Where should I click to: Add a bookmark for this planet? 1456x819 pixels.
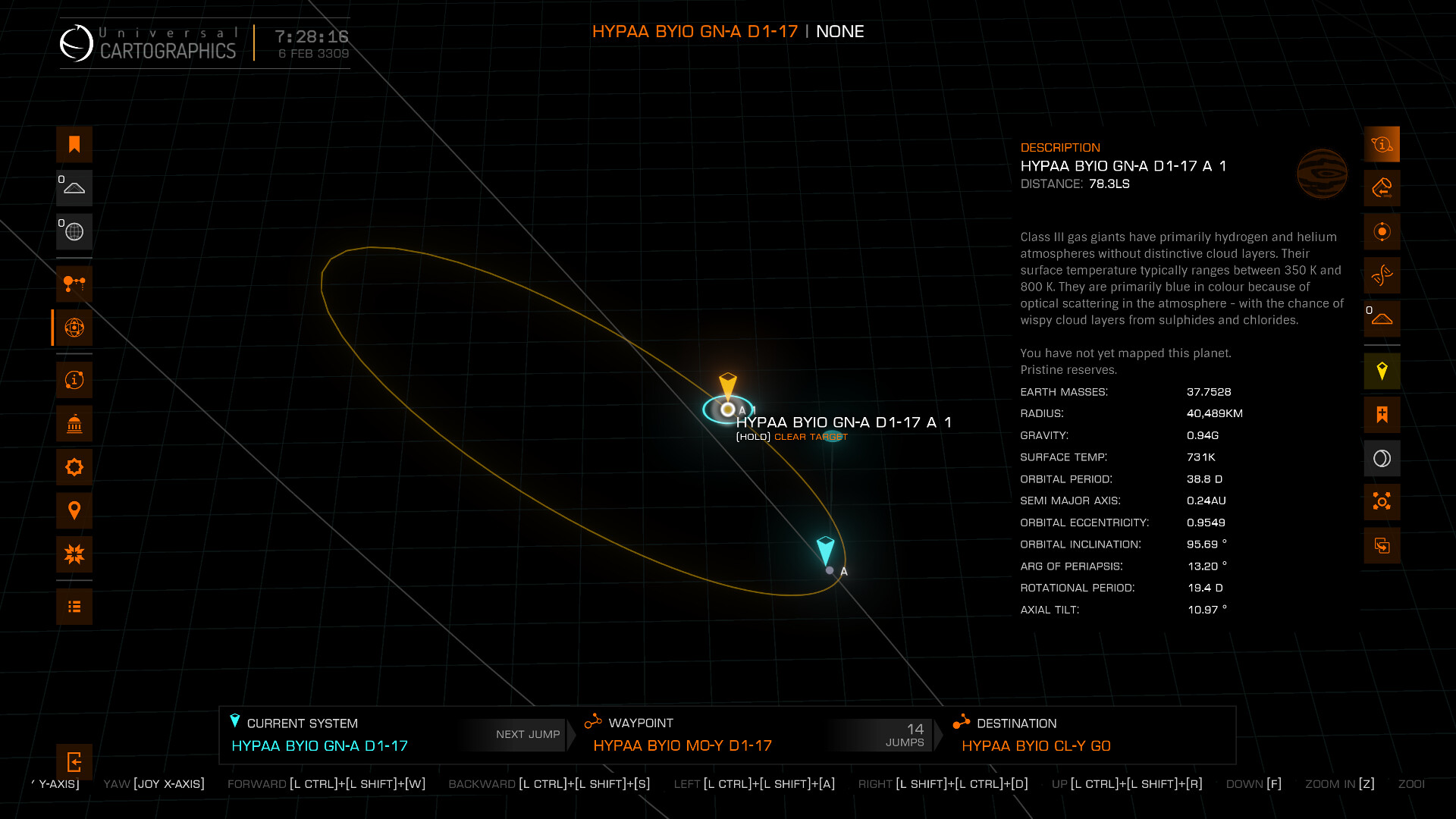click(x=1382, y=415)
